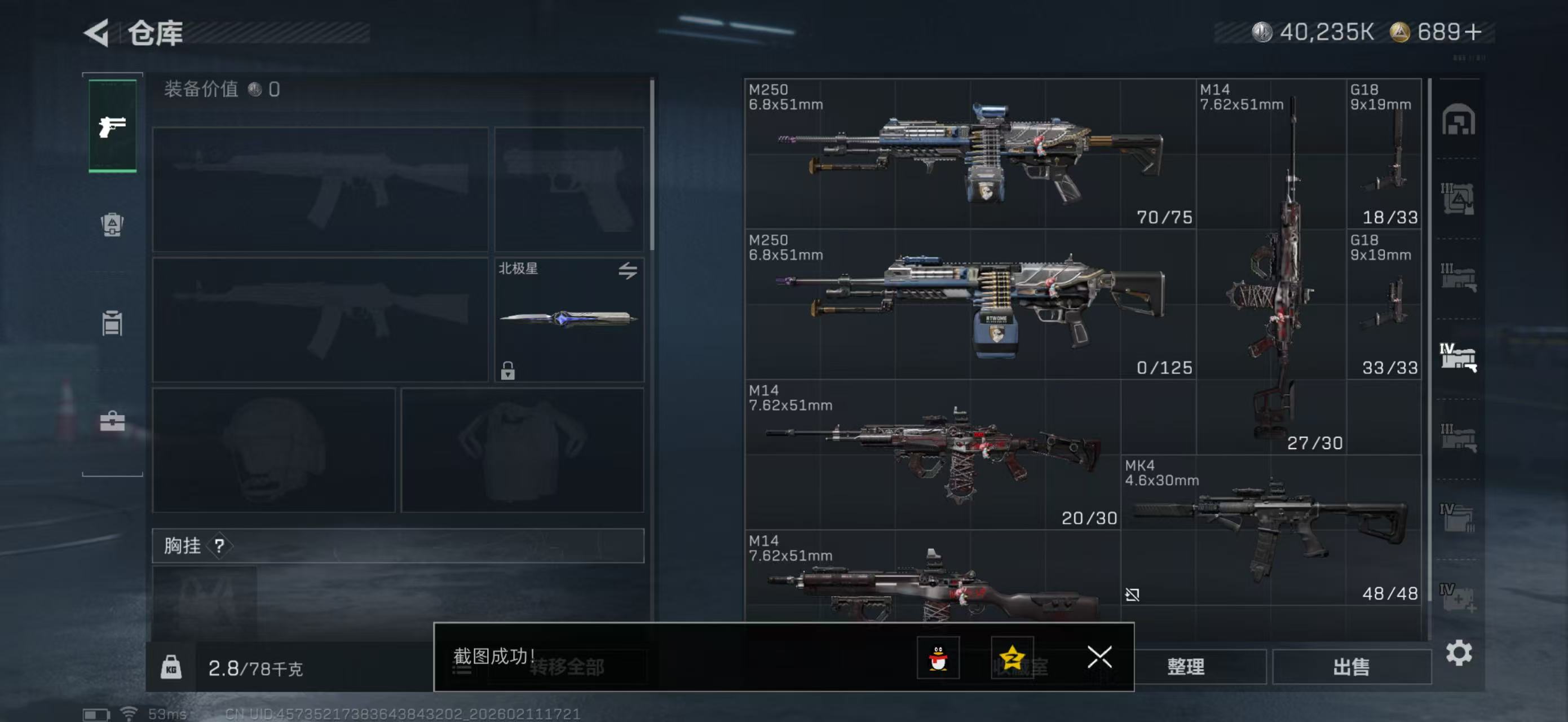
Task: Share screenshot via QQ penguin icon
Action: [938, 658]
